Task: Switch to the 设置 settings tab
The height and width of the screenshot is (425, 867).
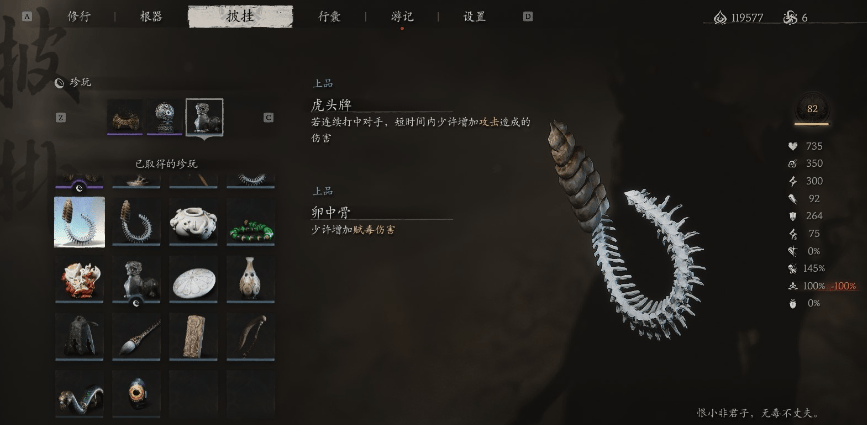Action: point(474,16)
